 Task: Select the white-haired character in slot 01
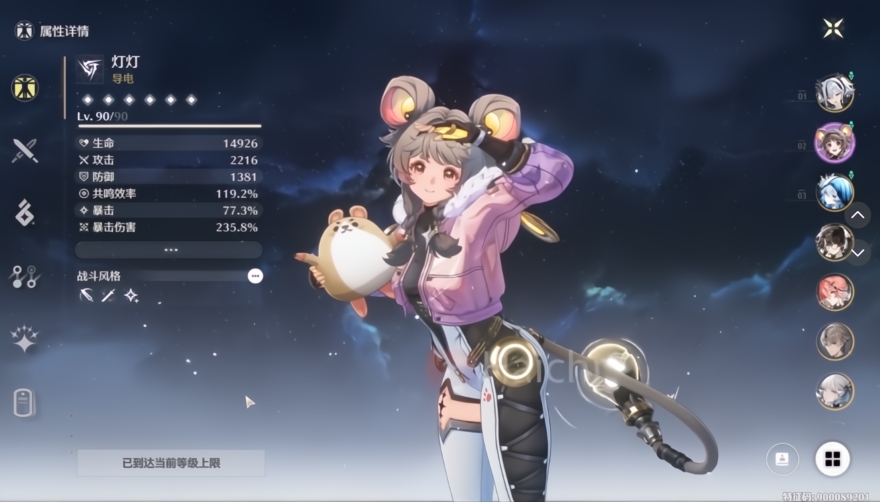pyautogui.click(x=834, y=93)
